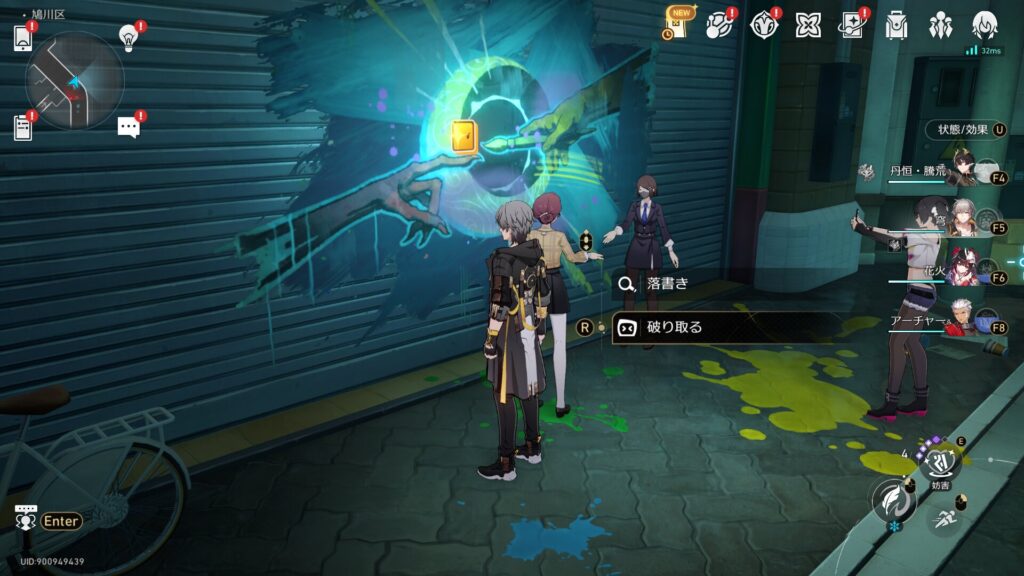Activate the 妨害 technique skill icon

click(939, 462)
